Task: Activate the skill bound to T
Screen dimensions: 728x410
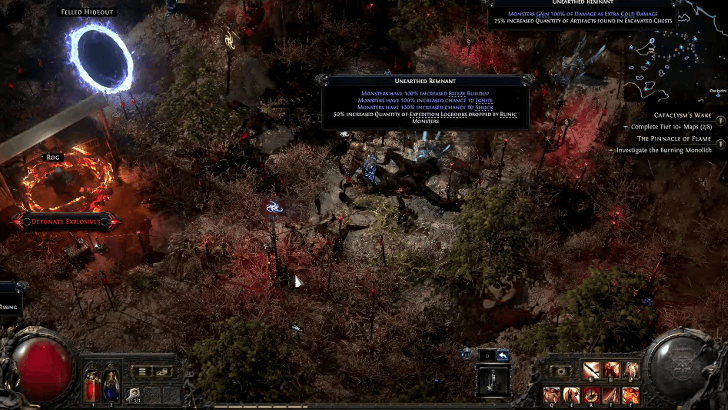Action: (612, 395)
